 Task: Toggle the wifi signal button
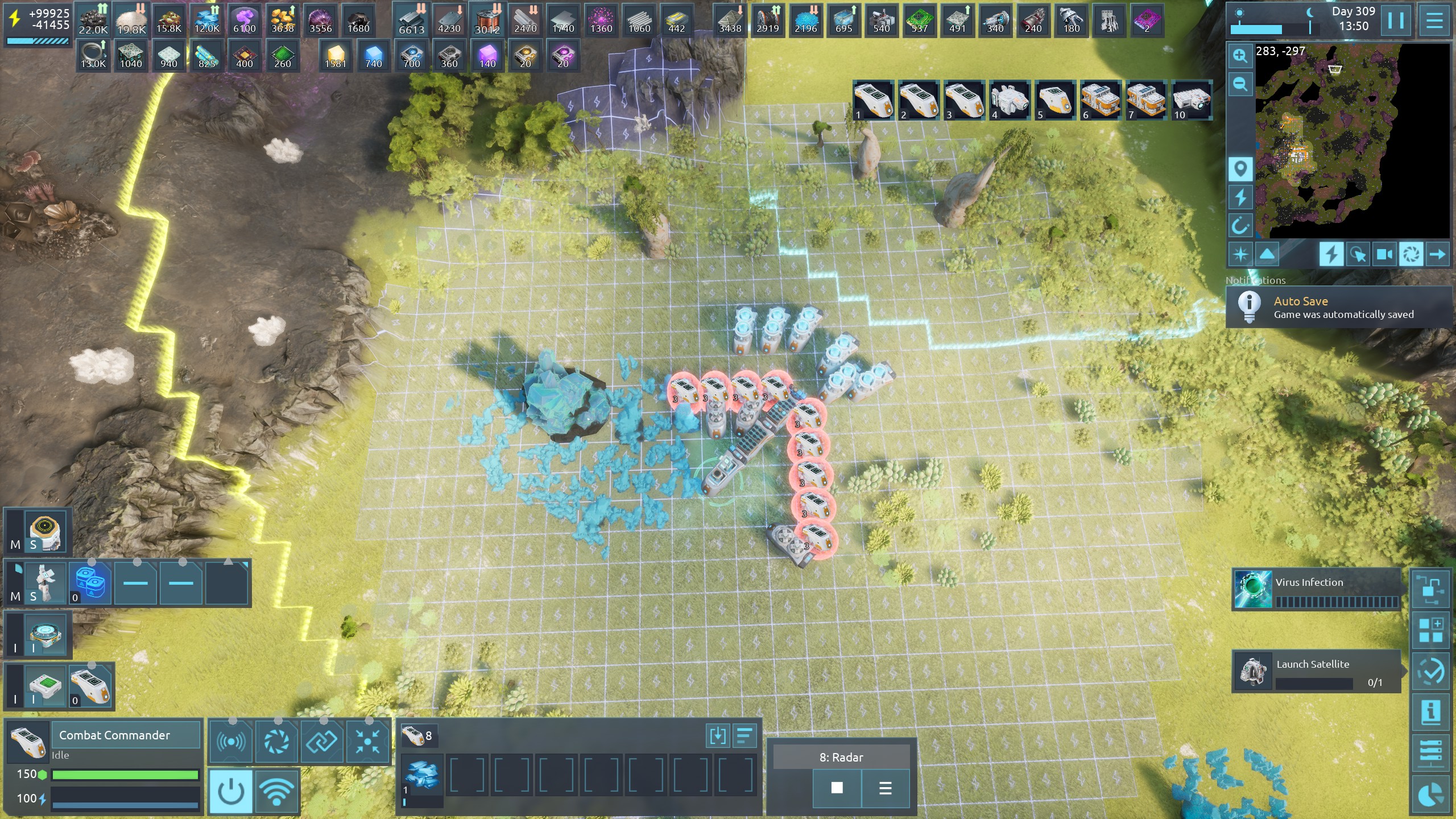tap(277, 791)
